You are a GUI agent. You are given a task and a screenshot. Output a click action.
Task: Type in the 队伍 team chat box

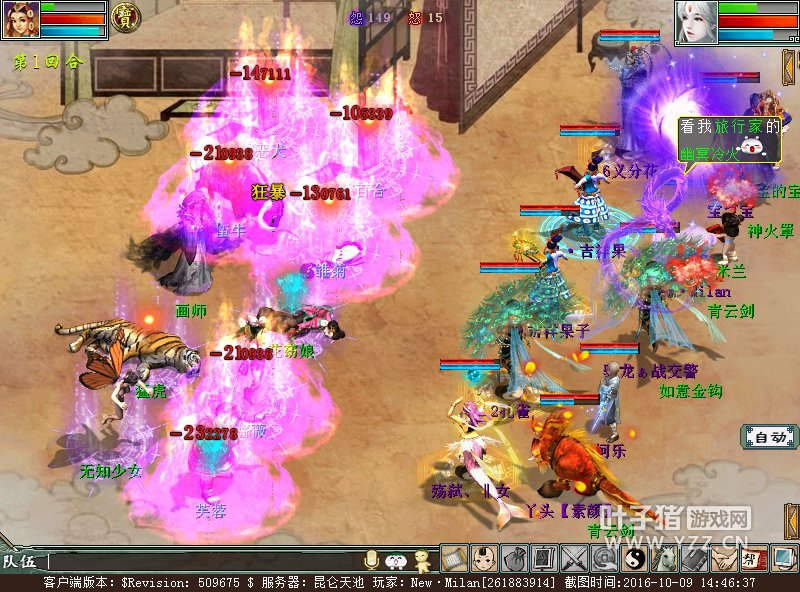tap(200, 562)
